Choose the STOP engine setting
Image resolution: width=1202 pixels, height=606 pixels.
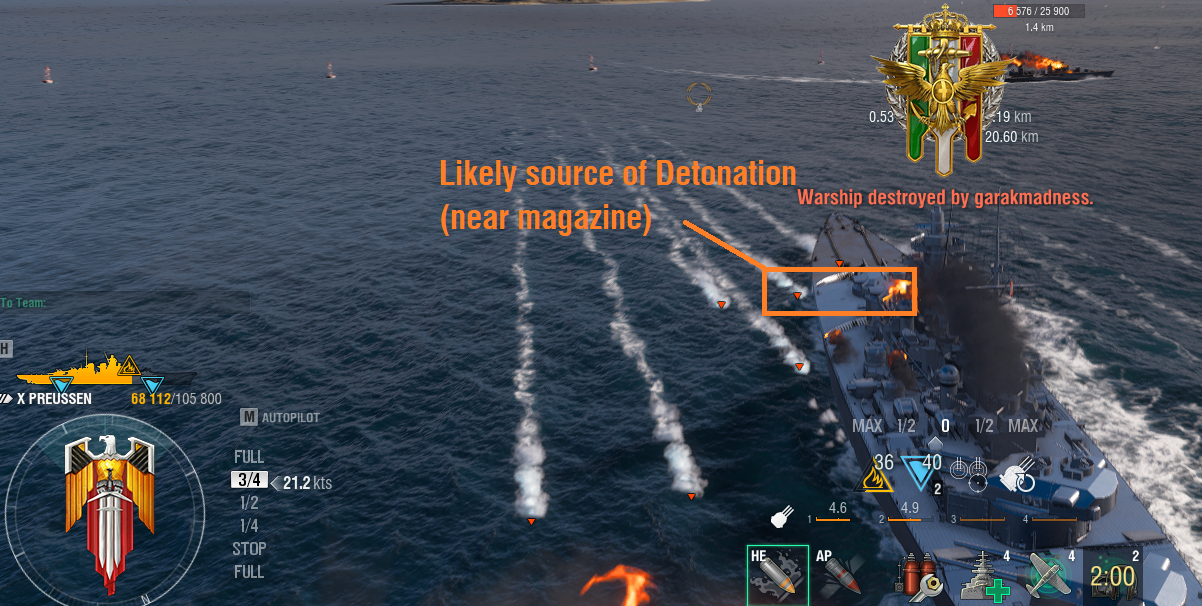249,549
